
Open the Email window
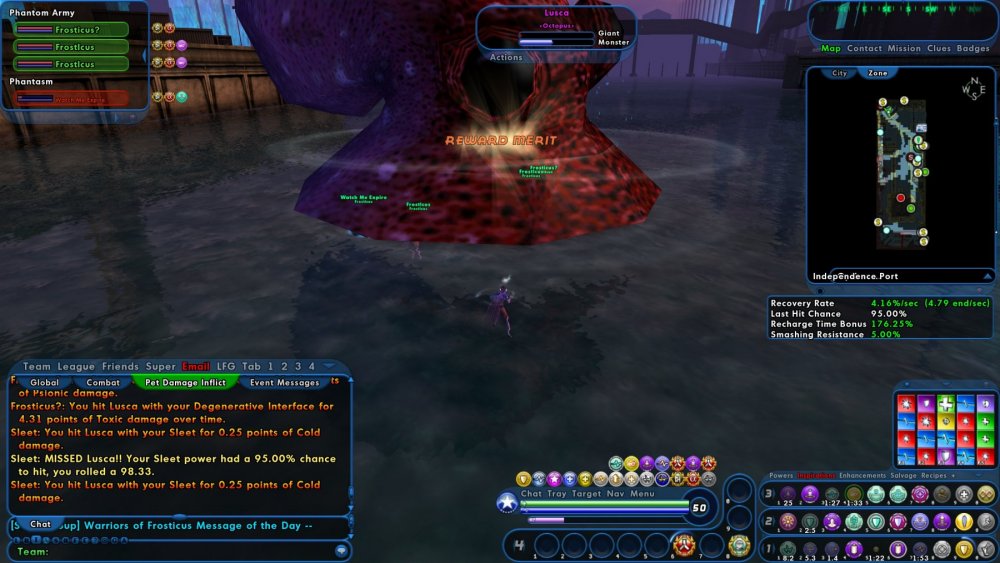pyautogui.click(x=196, y=367)
